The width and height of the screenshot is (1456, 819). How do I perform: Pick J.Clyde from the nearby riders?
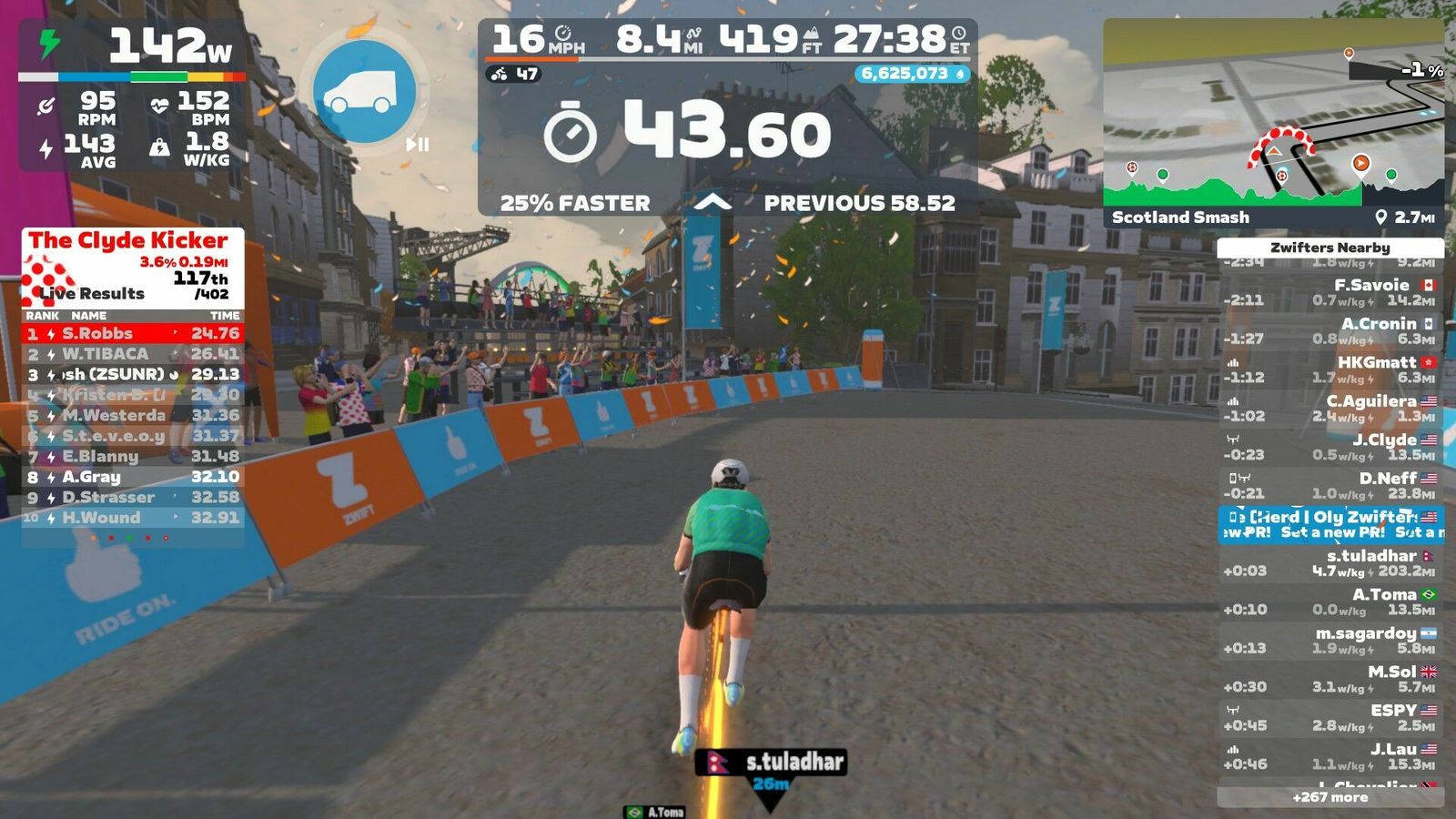(x=1330, y=447)
